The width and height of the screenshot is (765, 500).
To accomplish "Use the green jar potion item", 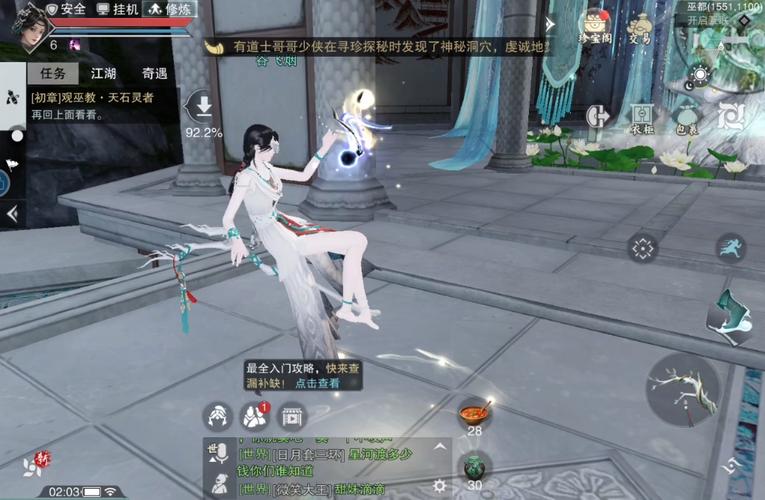I will (x=474, y=465).
